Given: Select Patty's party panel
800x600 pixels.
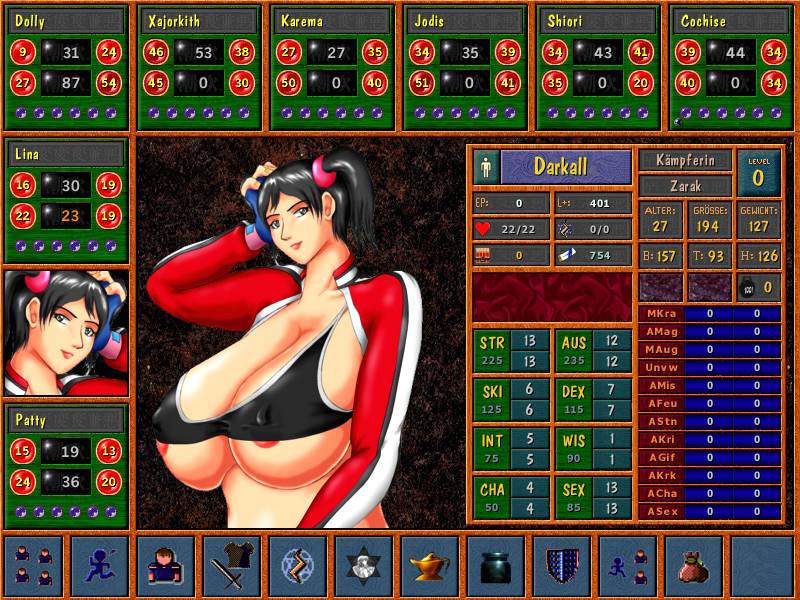Looking at the screenshot, I should point(67,465).
